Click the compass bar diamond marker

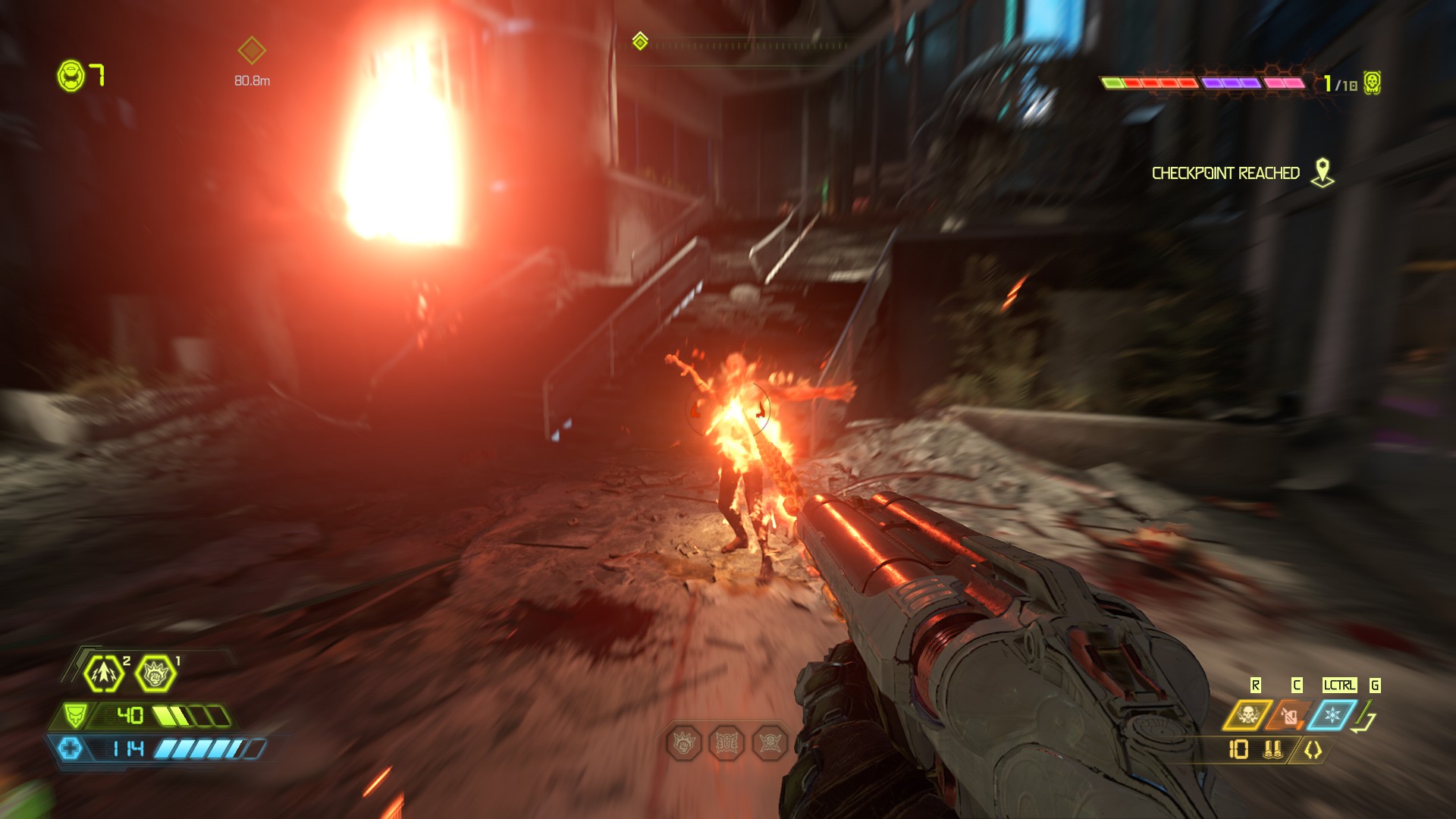pyautogui.click(x=640, y=40)
